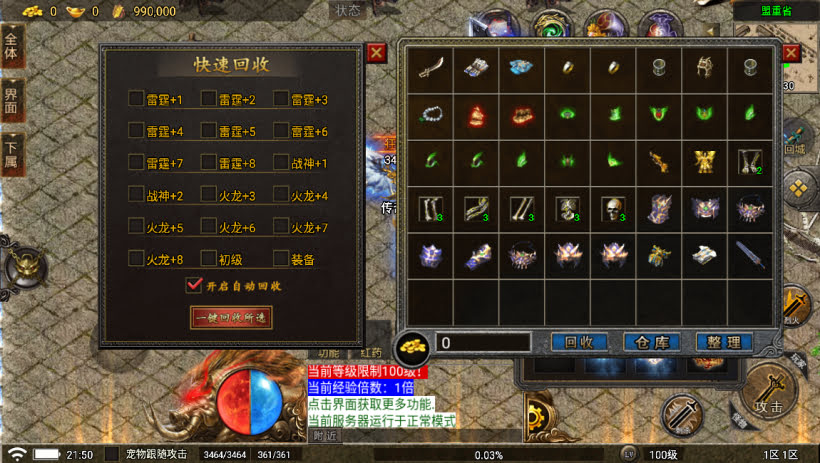Select the 火龙+8 checkbox
The image size is (820, 463).
click(136, 258)
